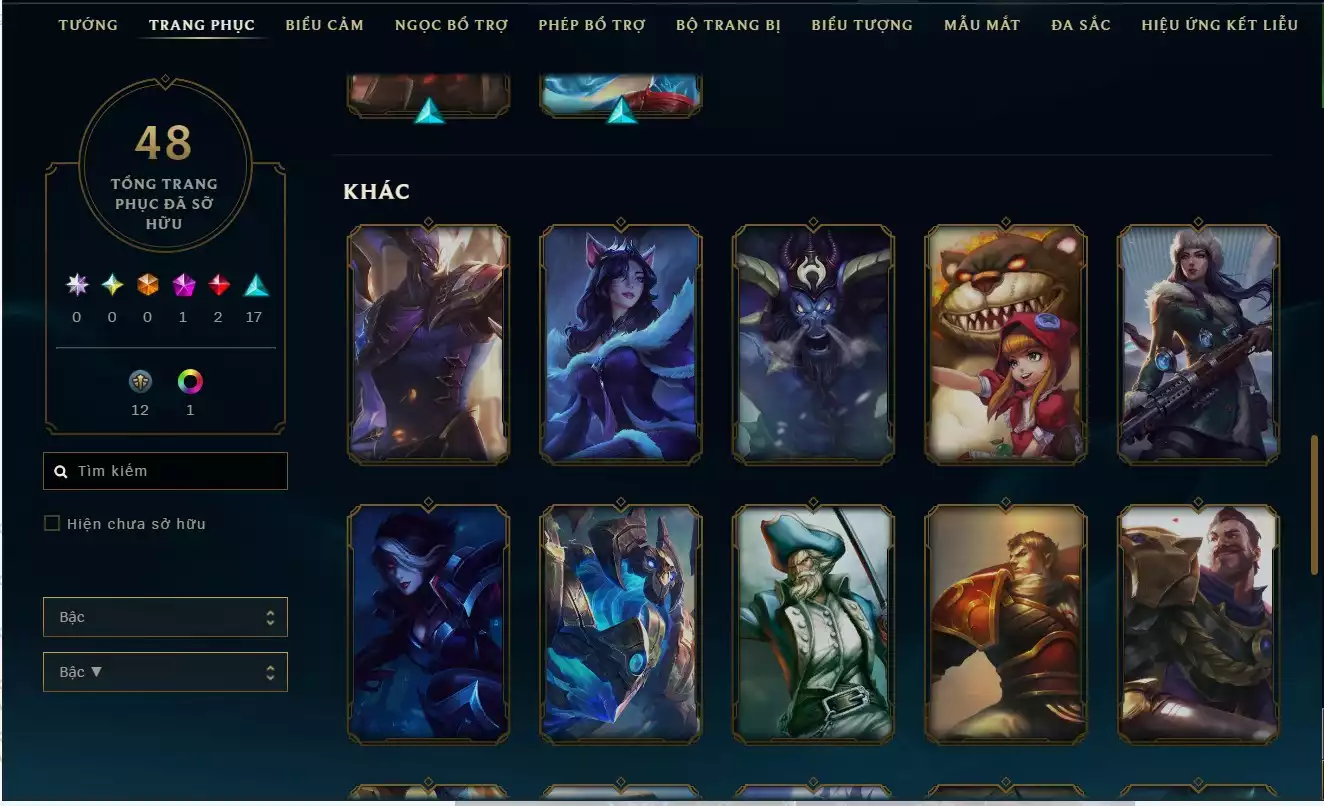This screenshot has width=1324, height=806.
Task: Click the red gem rarity icon showing 2
Action: (x=218, y=285)
